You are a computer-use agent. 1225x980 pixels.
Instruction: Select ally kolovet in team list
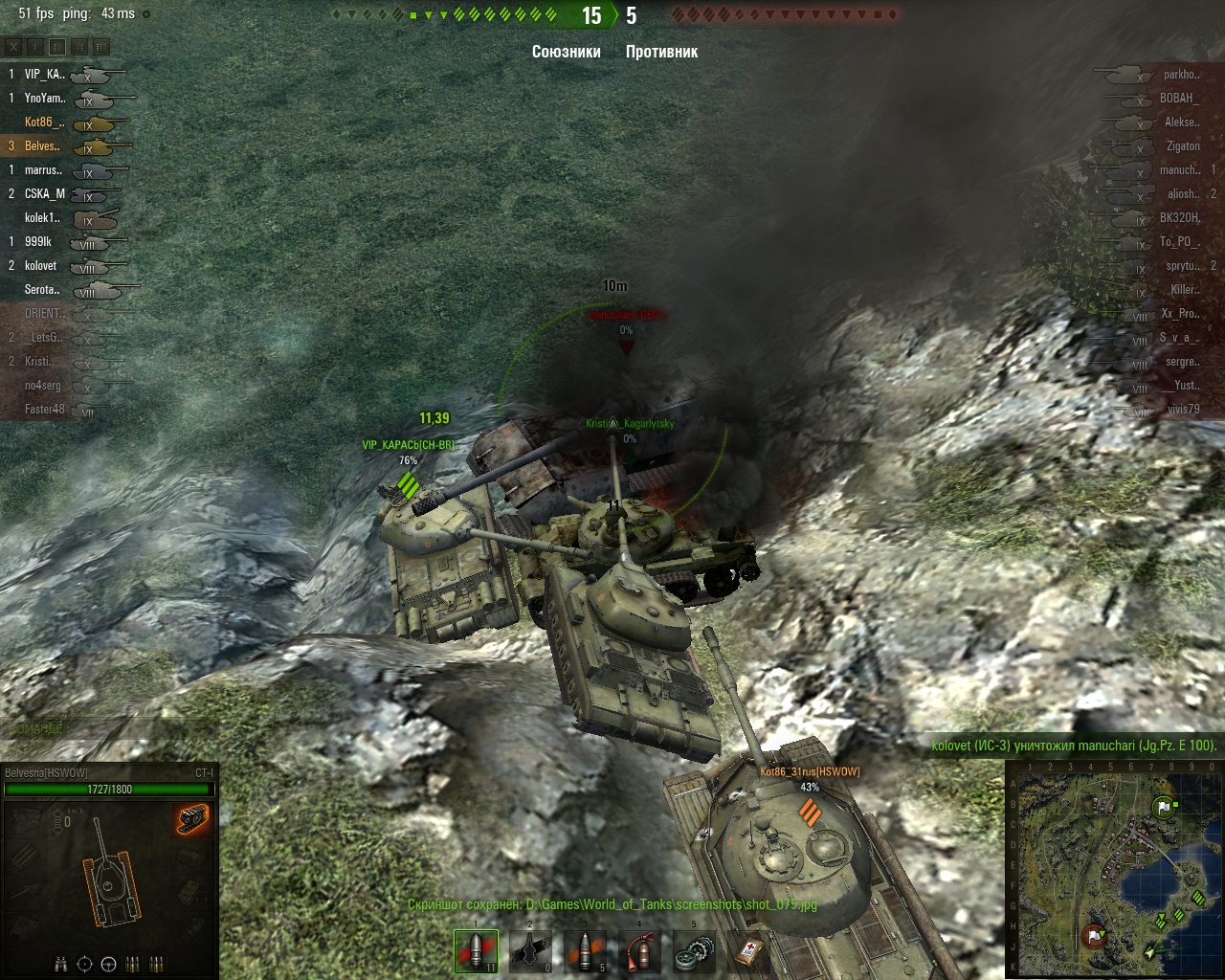click(41, 265)
